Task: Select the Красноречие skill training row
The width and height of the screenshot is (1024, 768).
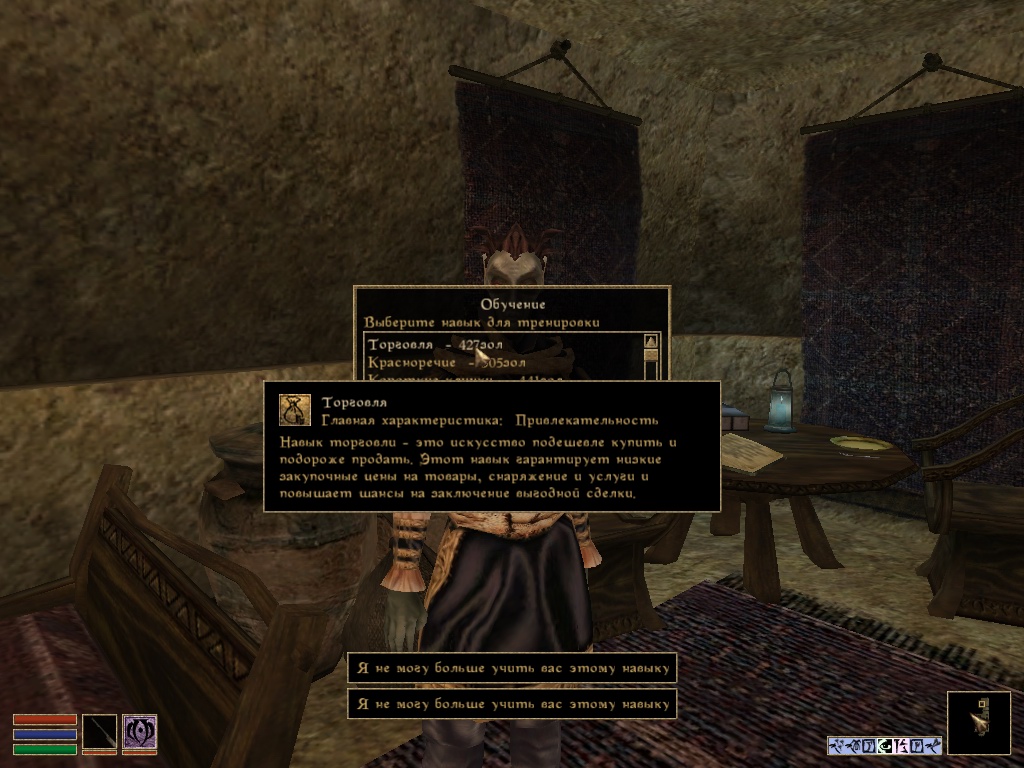Action: click(x=446, y=362)
